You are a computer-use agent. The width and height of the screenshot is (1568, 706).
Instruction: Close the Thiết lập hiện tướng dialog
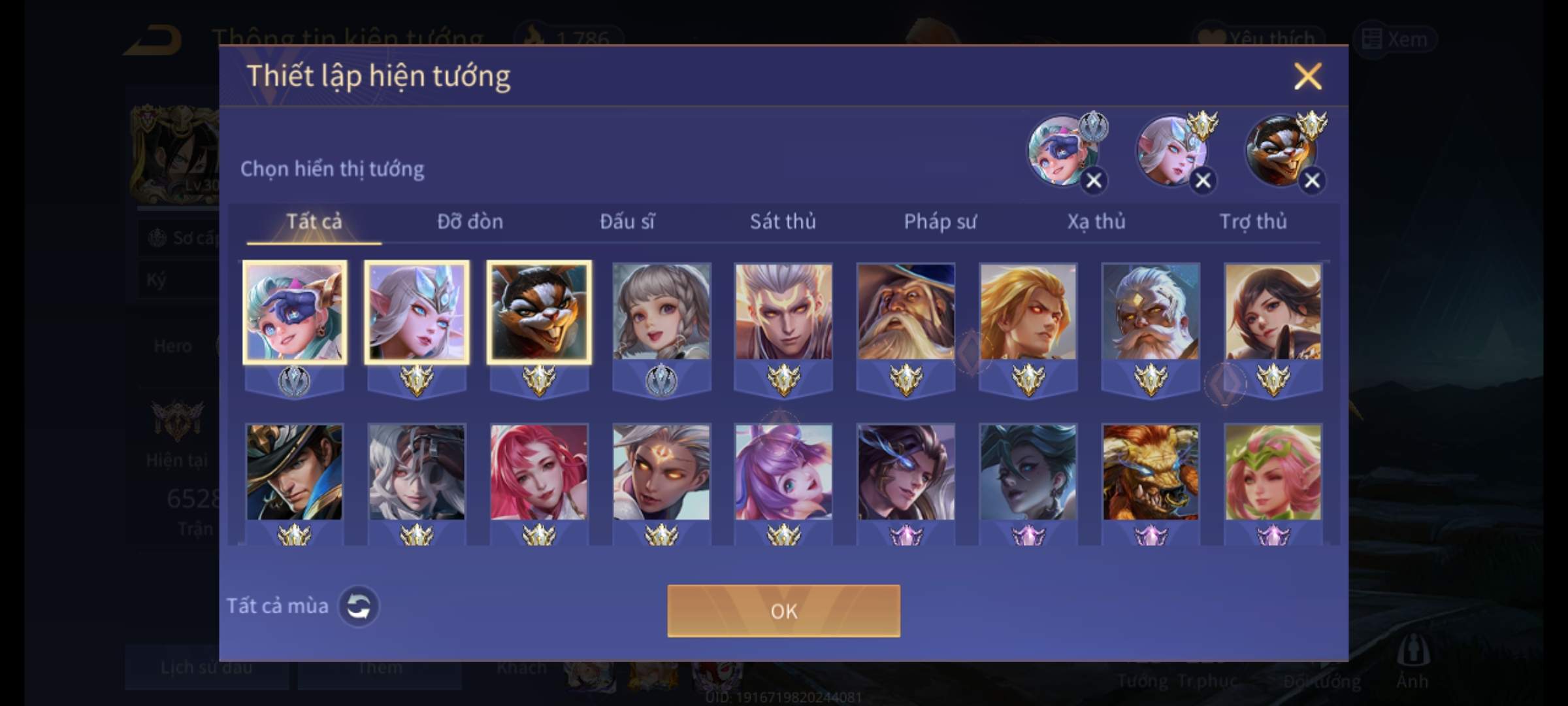[x=1307, y=76]
